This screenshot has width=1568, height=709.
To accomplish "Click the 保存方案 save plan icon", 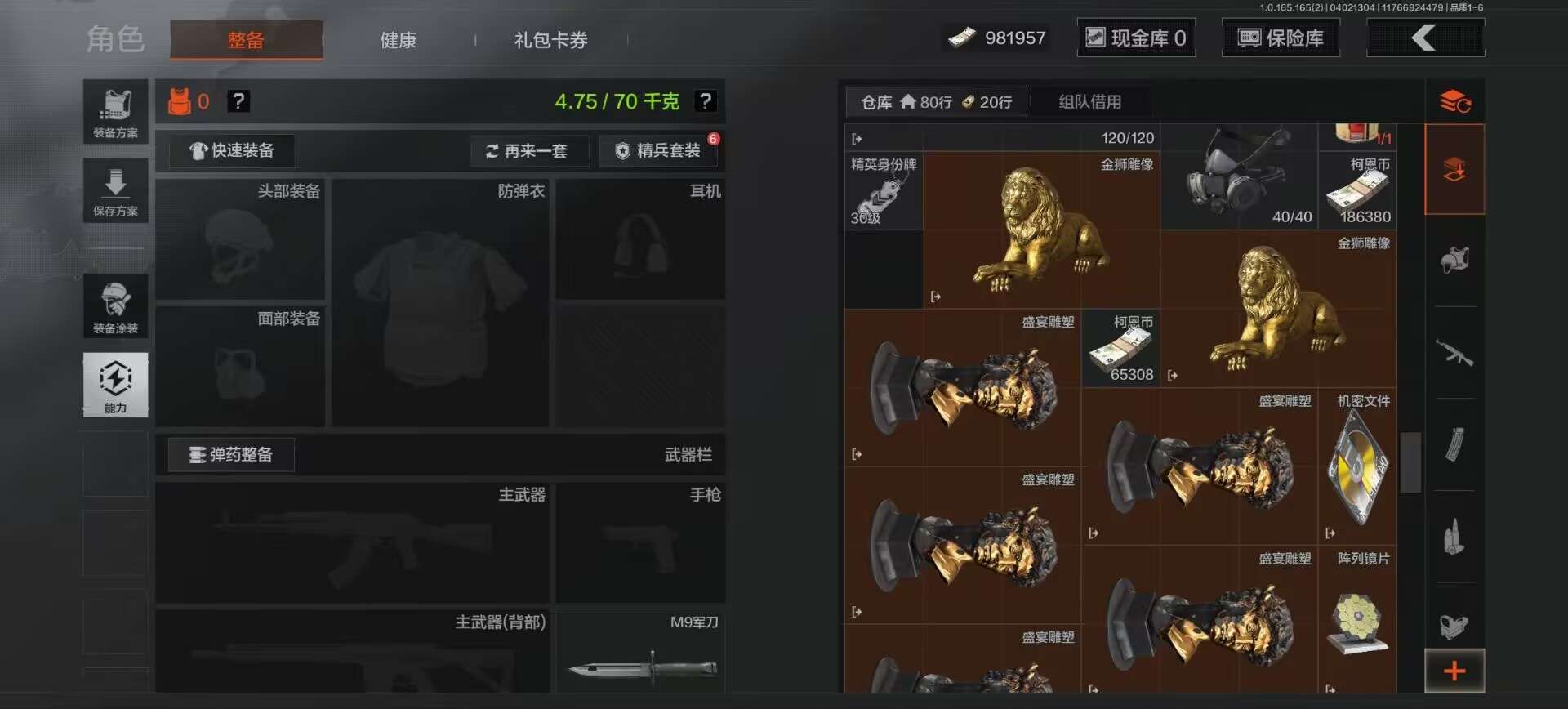I will point(115,190).
